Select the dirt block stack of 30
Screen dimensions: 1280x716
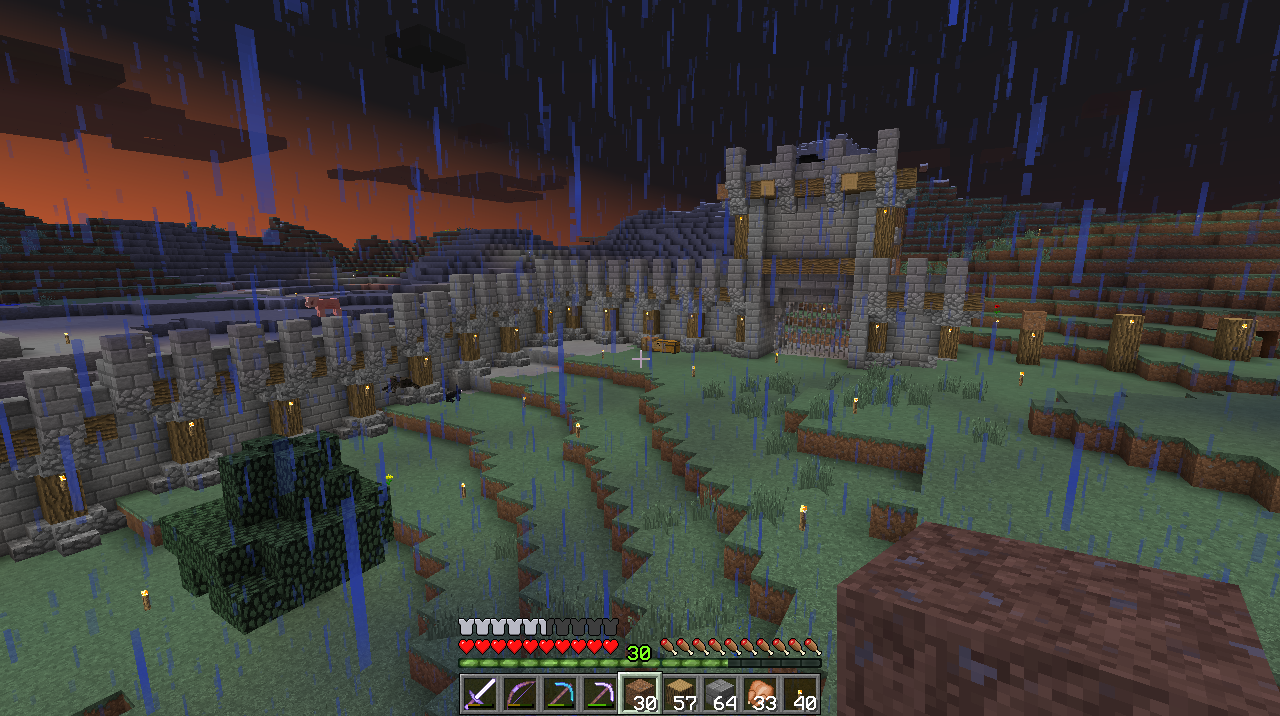point(640,693)
